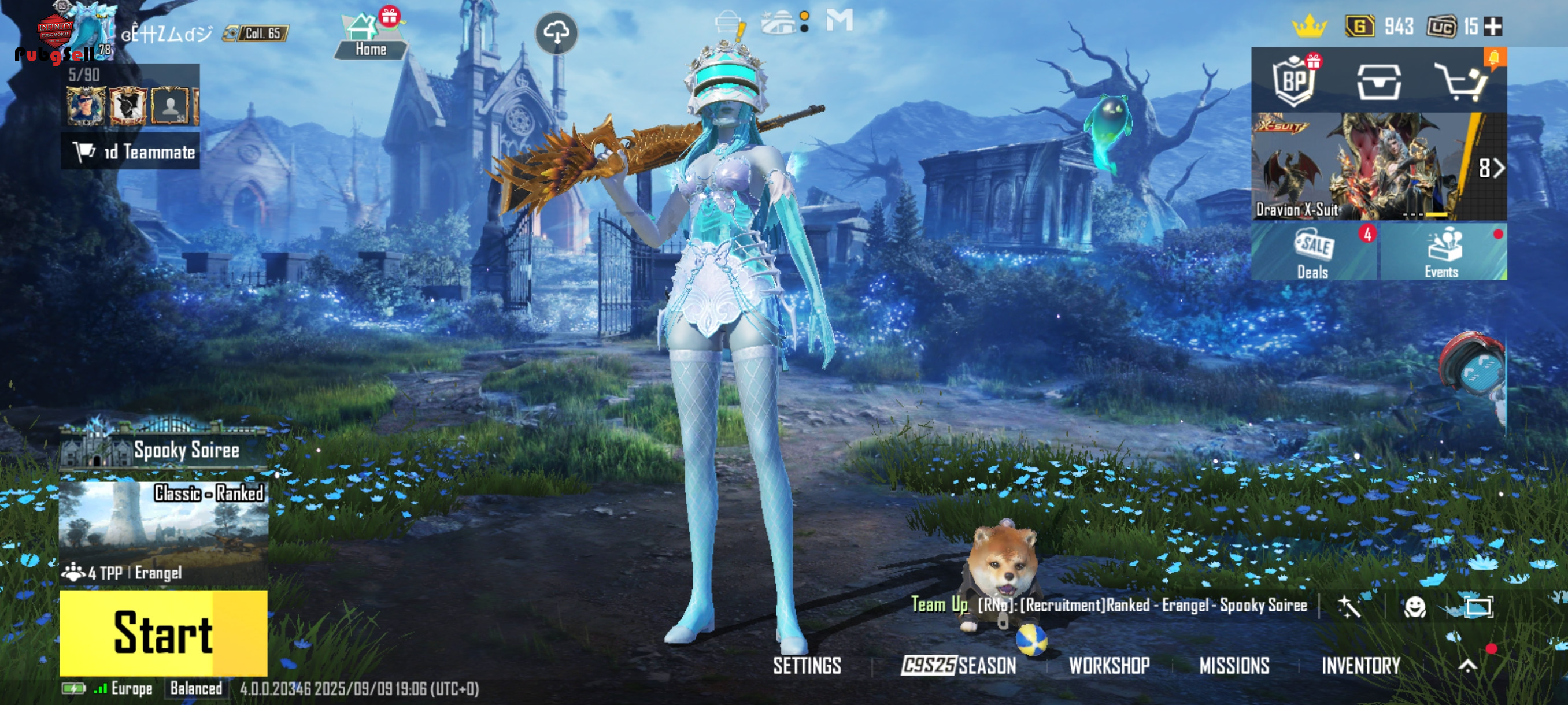Viewport: 1568px width, 705px height.
Task: Click the Find Teammate button
Action: [131, 151]
